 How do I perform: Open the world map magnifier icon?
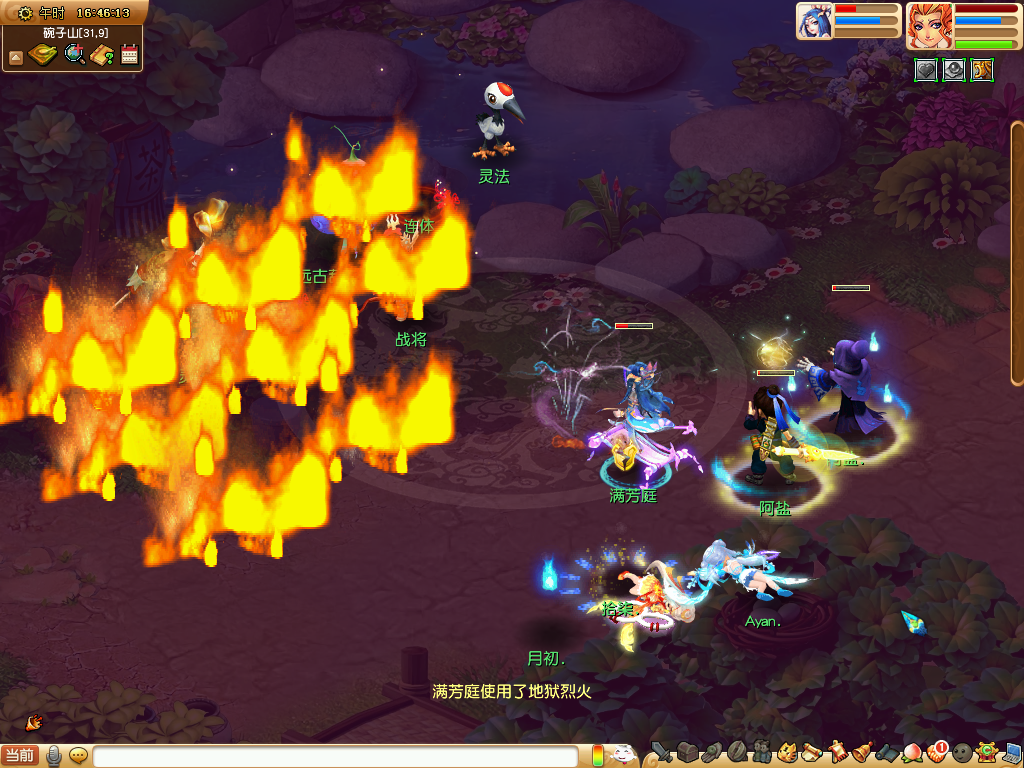[x=74, y=55]
